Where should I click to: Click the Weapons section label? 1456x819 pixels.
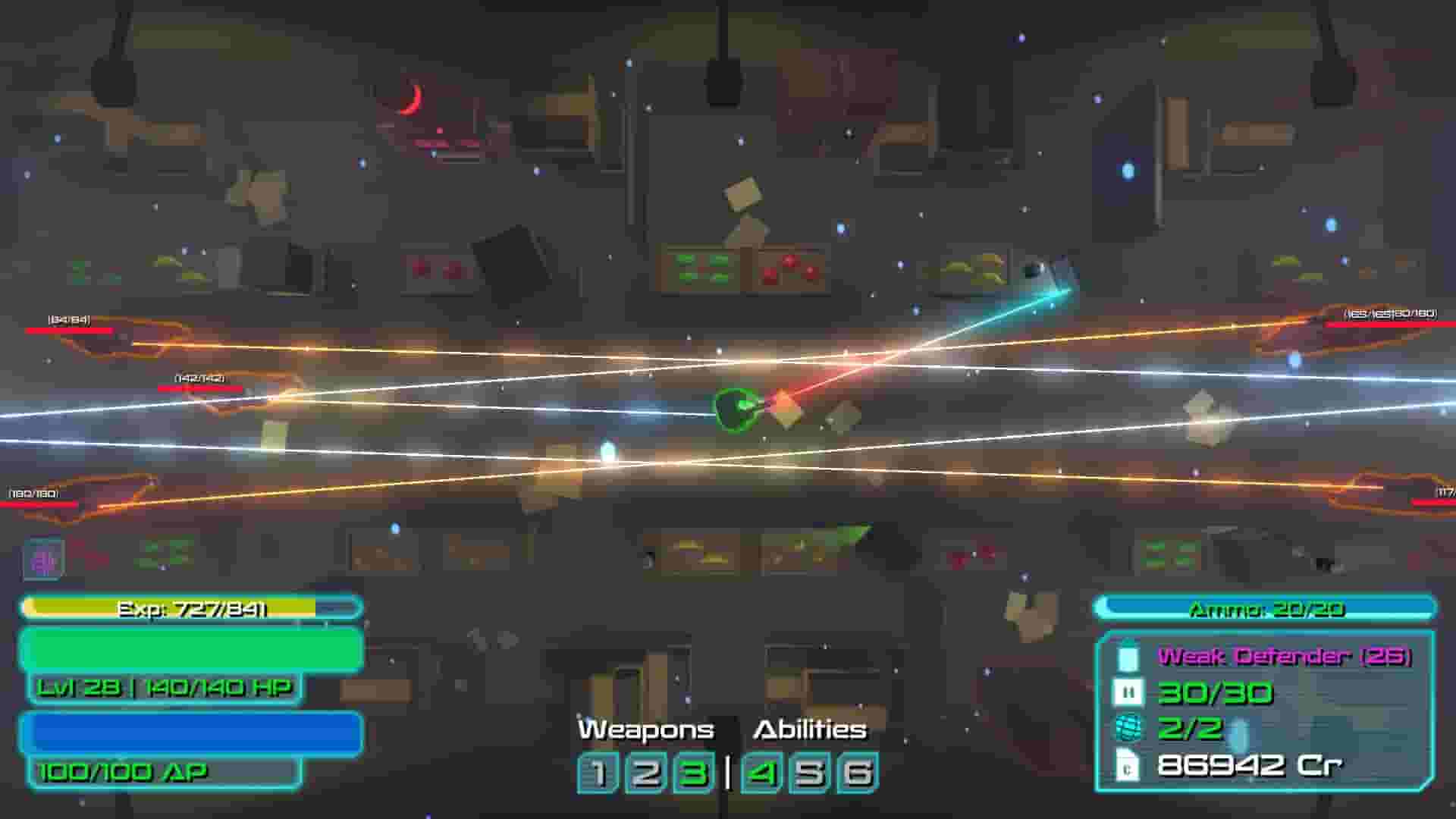(645, 730)
